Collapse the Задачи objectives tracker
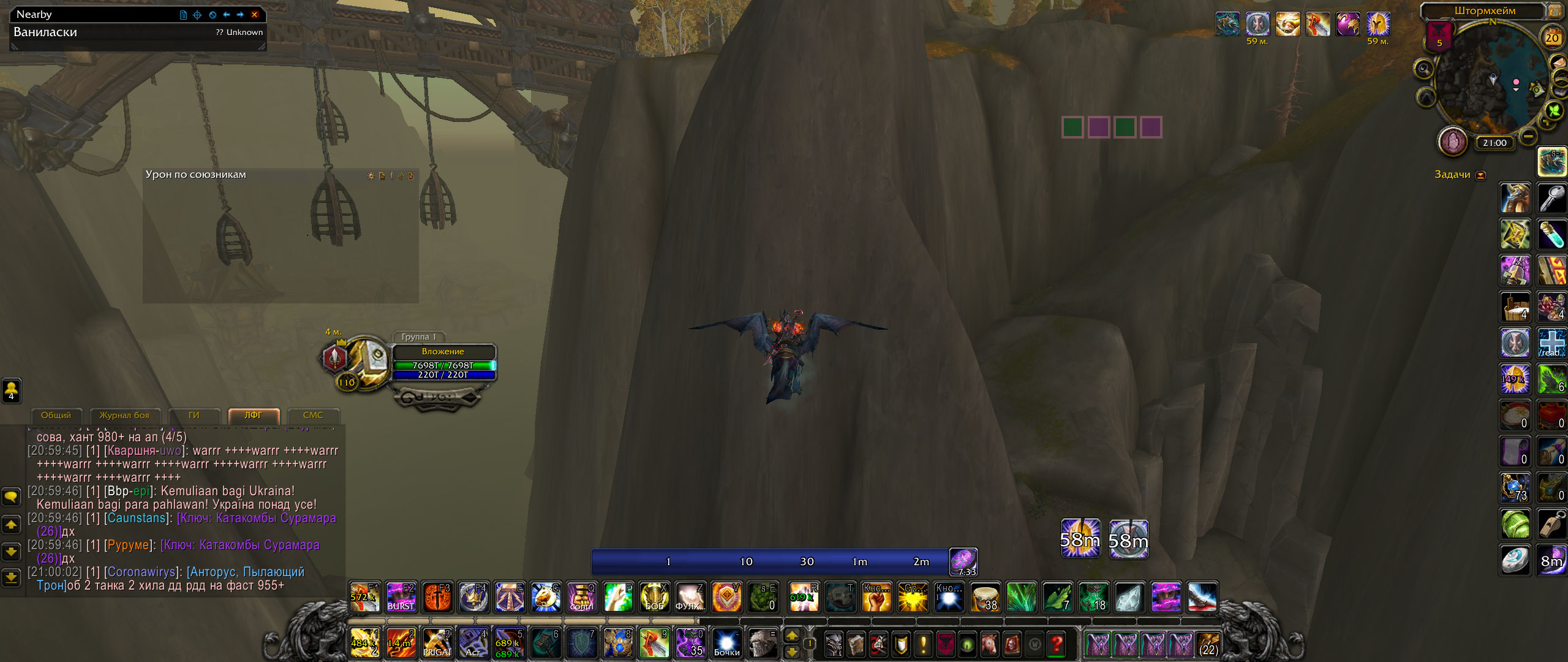 click(x=1481, y=175)
